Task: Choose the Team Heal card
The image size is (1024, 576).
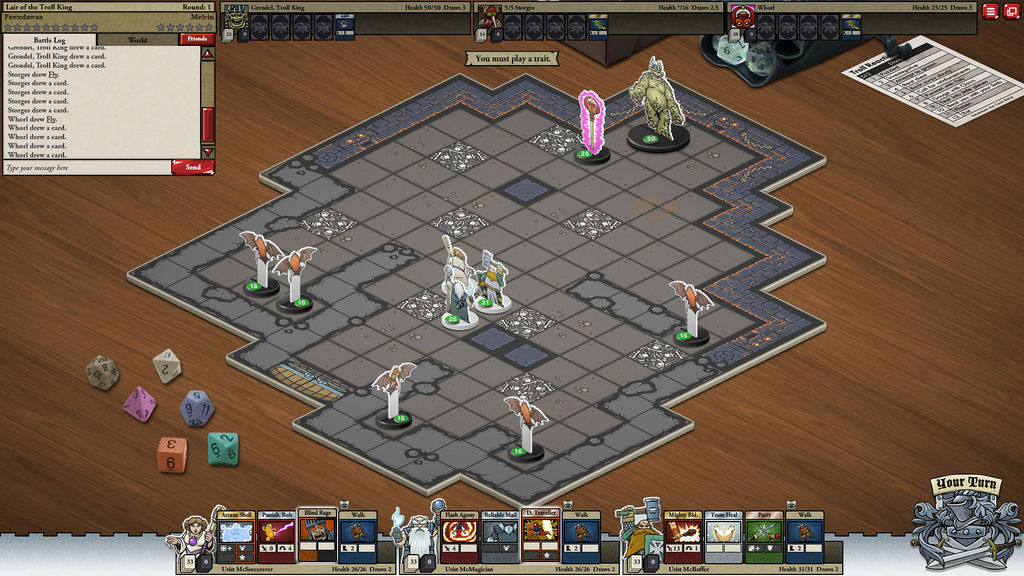Action: tap(723, 537)
